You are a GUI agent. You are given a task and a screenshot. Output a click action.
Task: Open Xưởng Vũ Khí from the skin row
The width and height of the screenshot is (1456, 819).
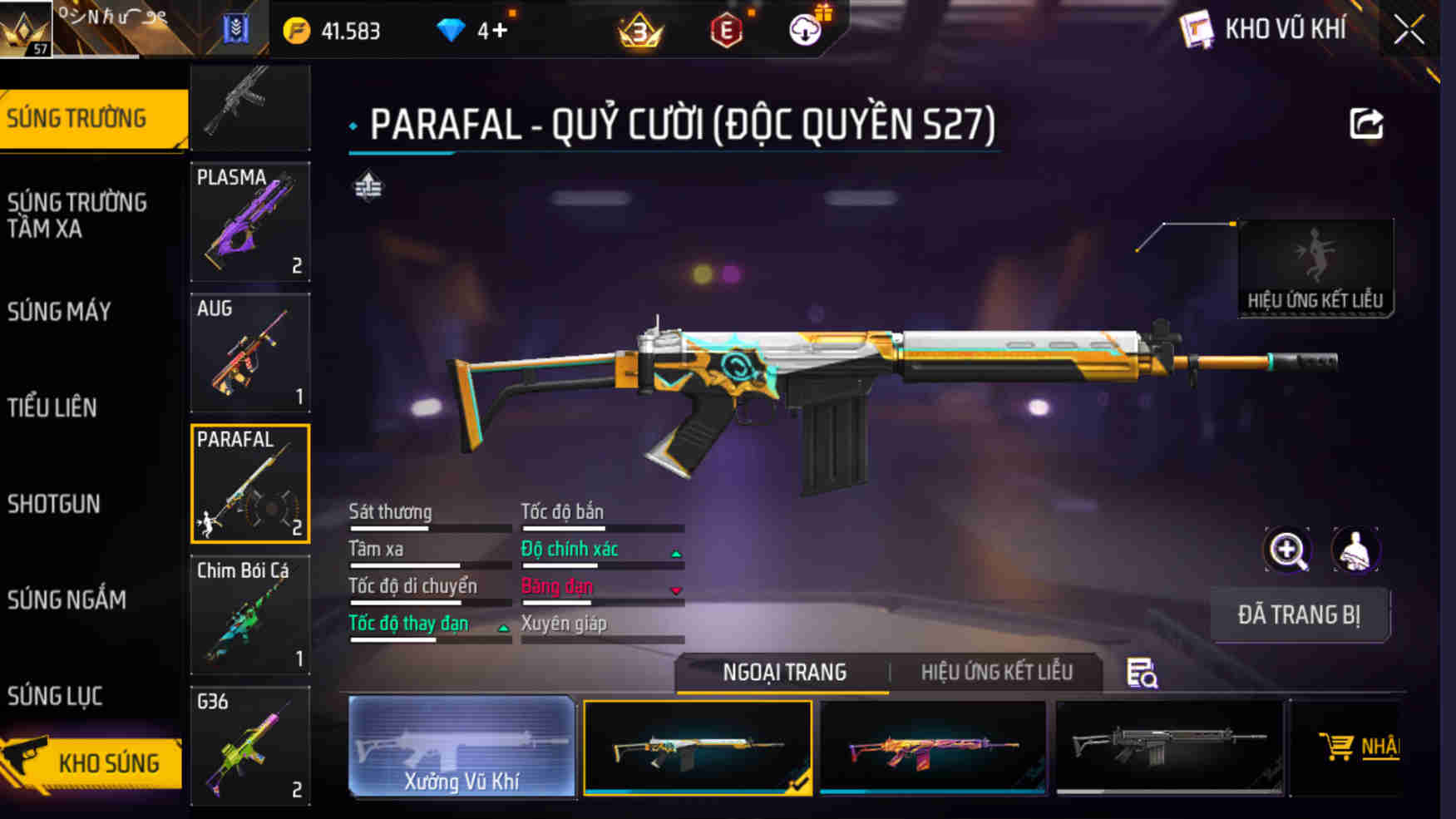click(462, 748)
